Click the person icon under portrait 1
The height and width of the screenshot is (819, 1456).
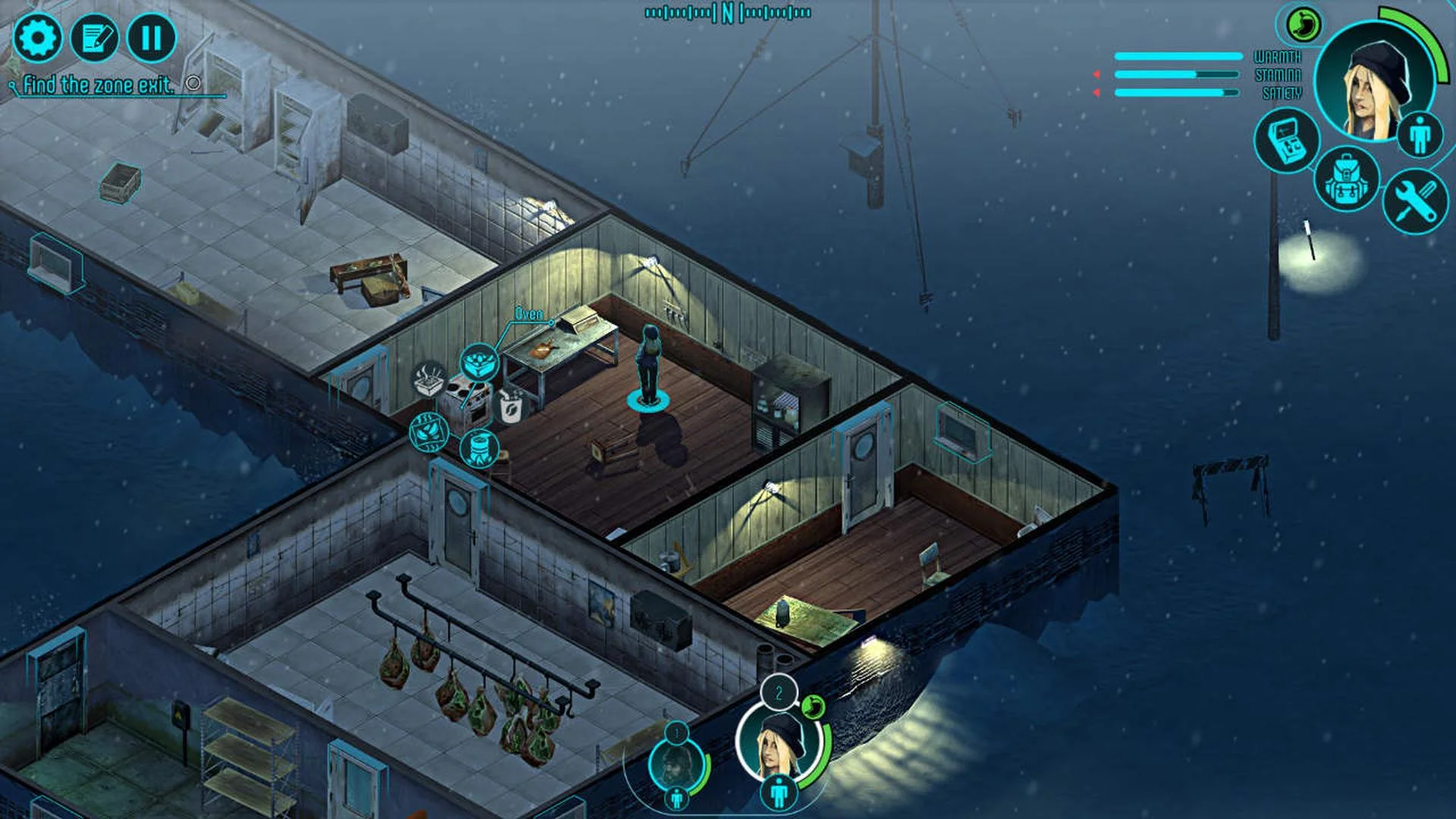tap(677, 799)
